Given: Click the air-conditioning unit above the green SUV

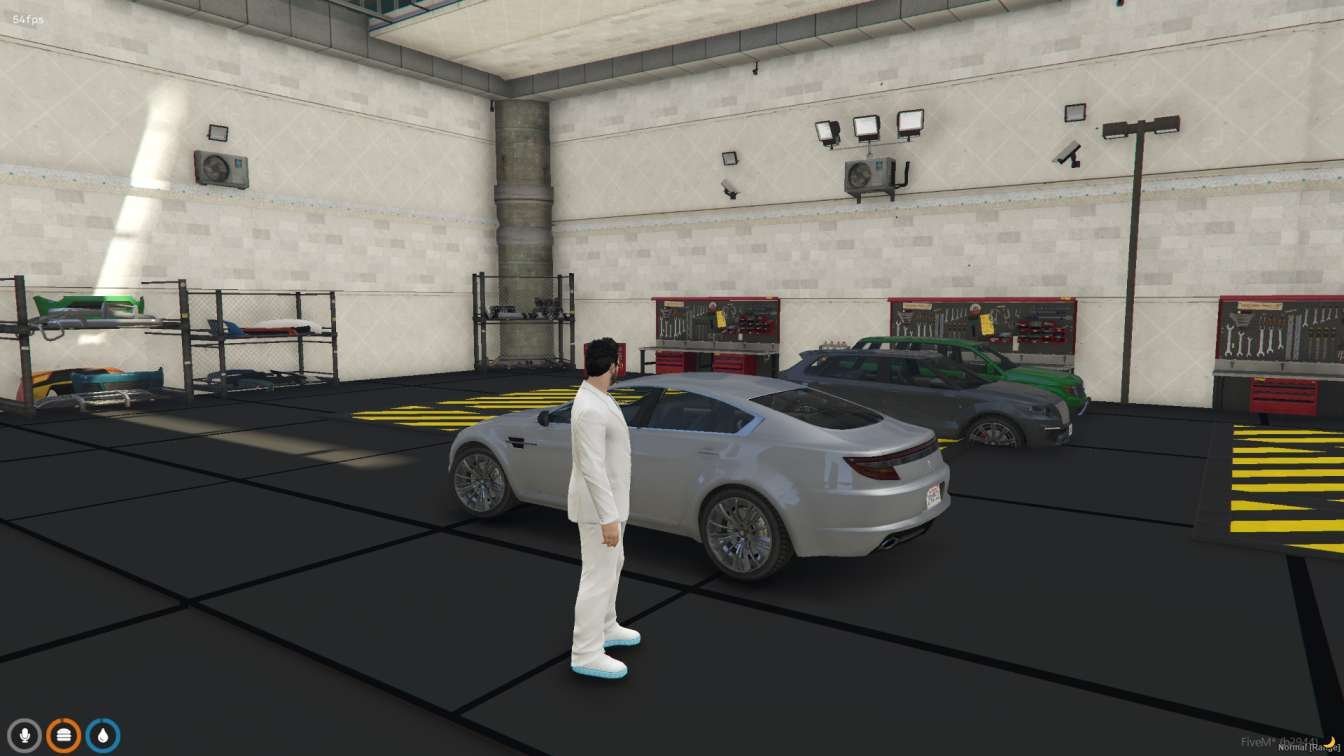Looking at the screenshot, I should tap(870, 176).
